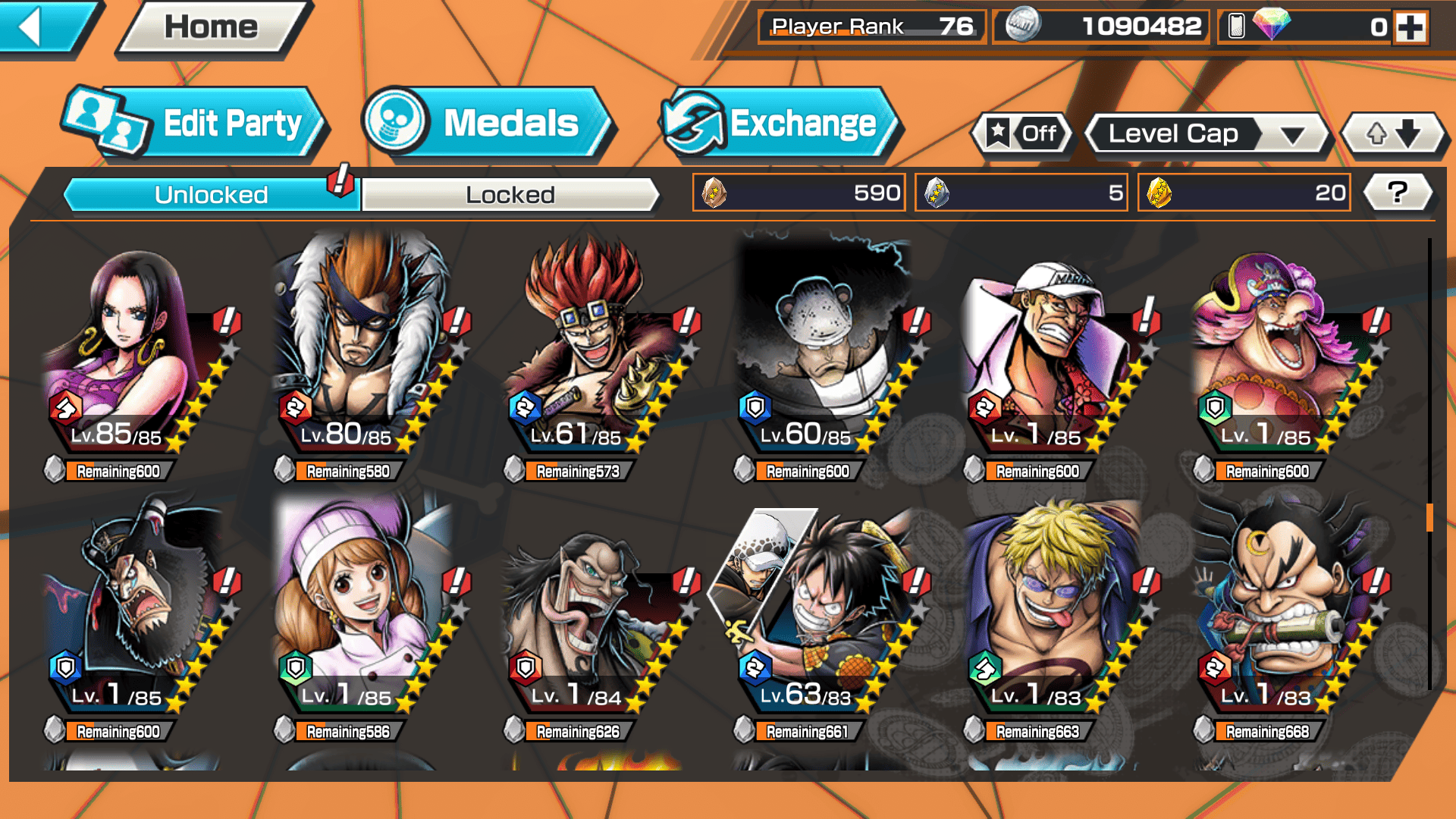
Task: Select the Lv.85/85 Boa Hancock character
Action: point(136,356)
